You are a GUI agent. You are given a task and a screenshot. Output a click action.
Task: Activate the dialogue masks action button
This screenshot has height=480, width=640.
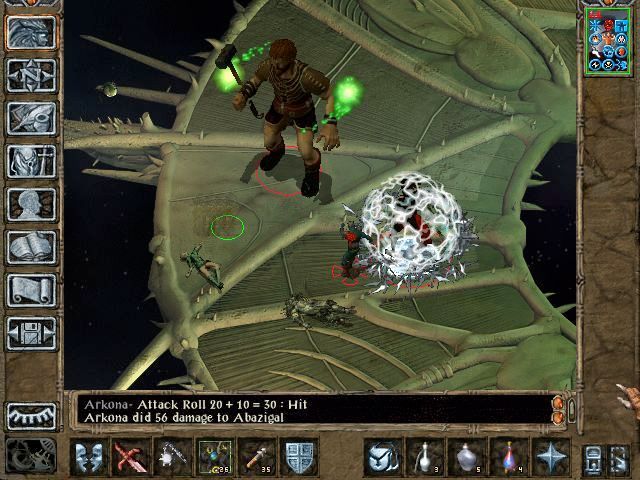point(89,457)
